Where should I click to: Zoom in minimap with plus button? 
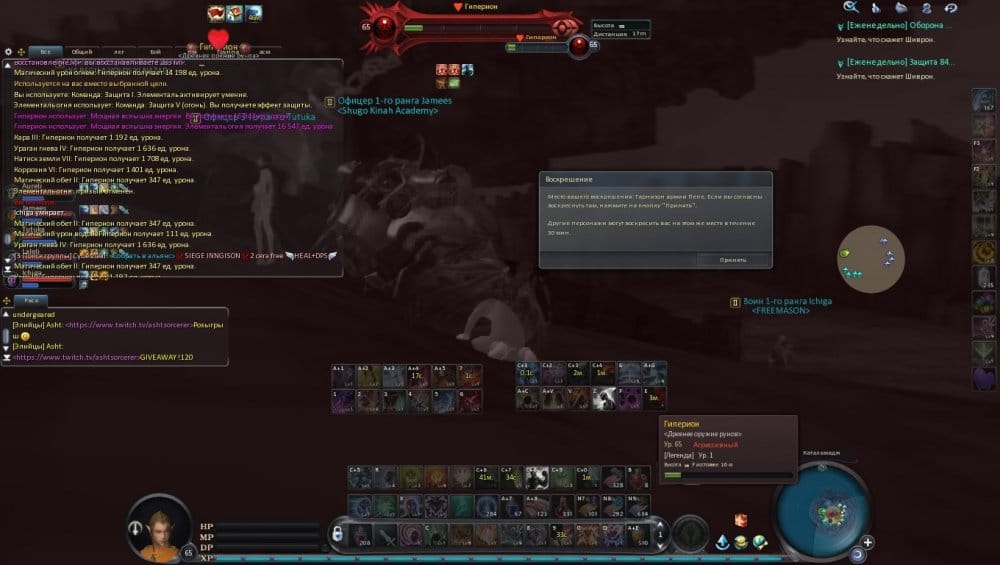(867, 543)
